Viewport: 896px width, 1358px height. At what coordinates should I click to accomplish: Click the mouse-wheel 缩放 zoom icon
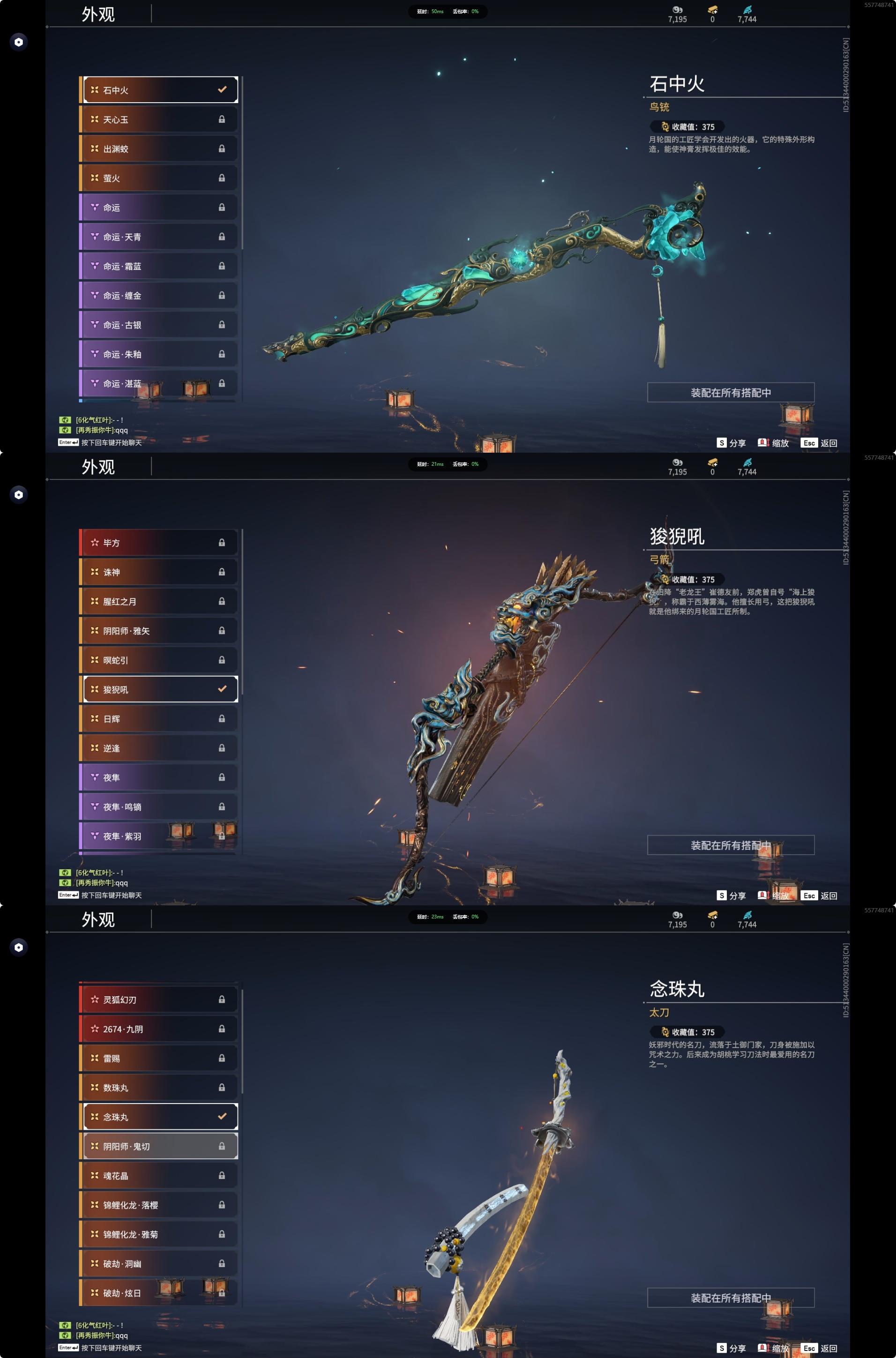pos(763,443)
